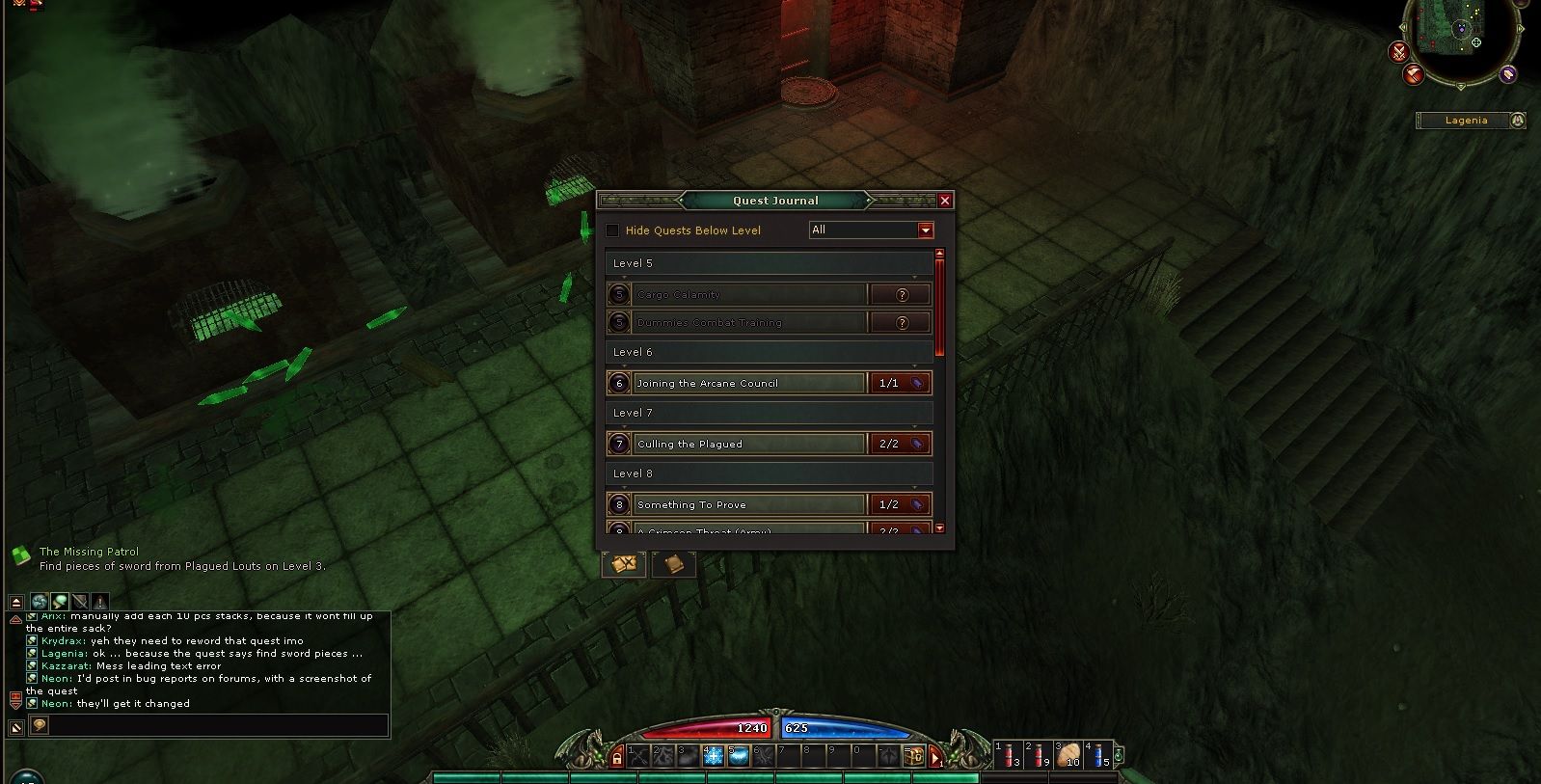Select the Culling the Plagued quest
This screenshot has width=1541, height=784.
(749, 445)
